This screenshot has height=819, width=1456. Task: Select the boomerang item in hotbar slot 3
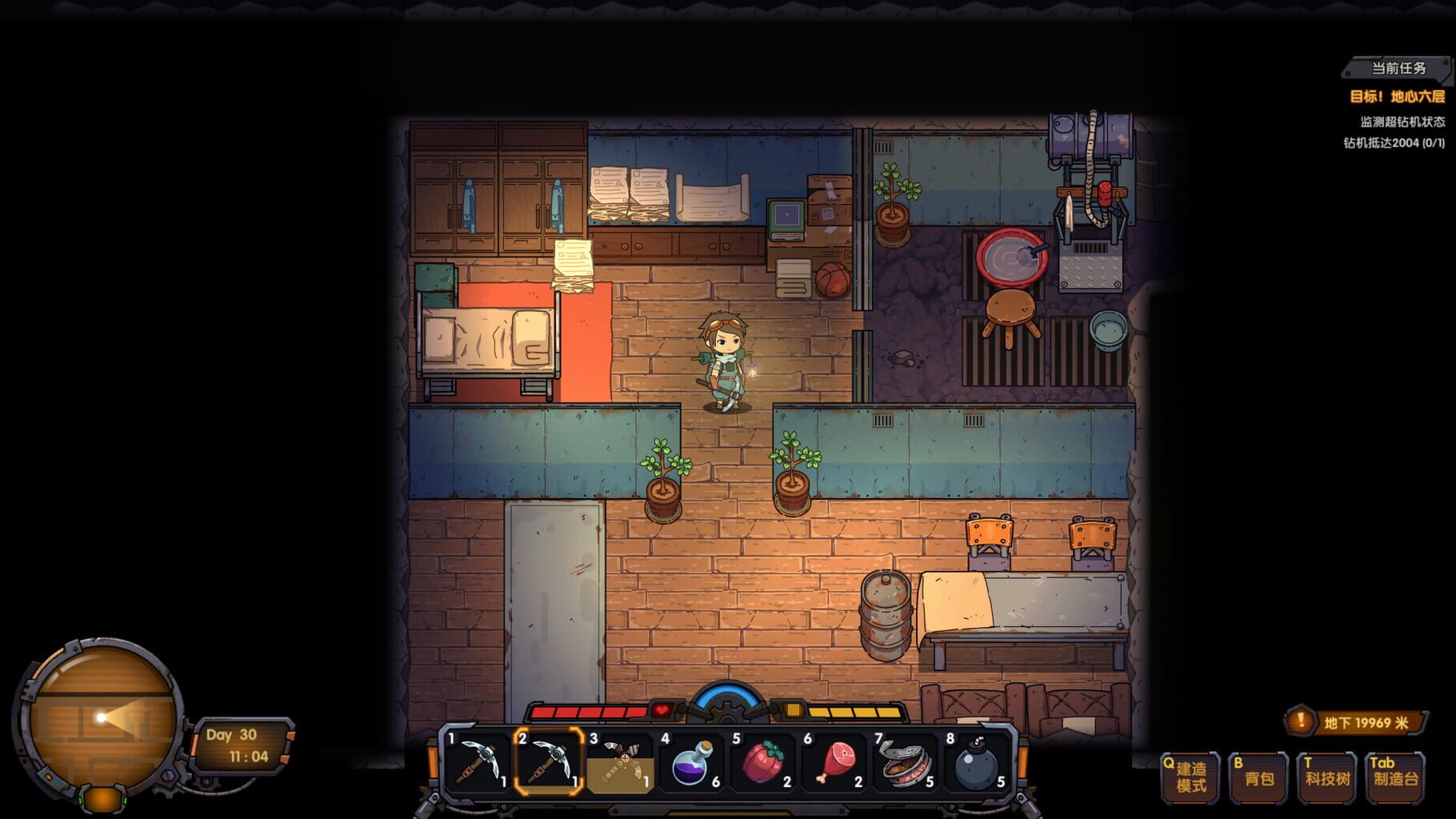[621, 760]
